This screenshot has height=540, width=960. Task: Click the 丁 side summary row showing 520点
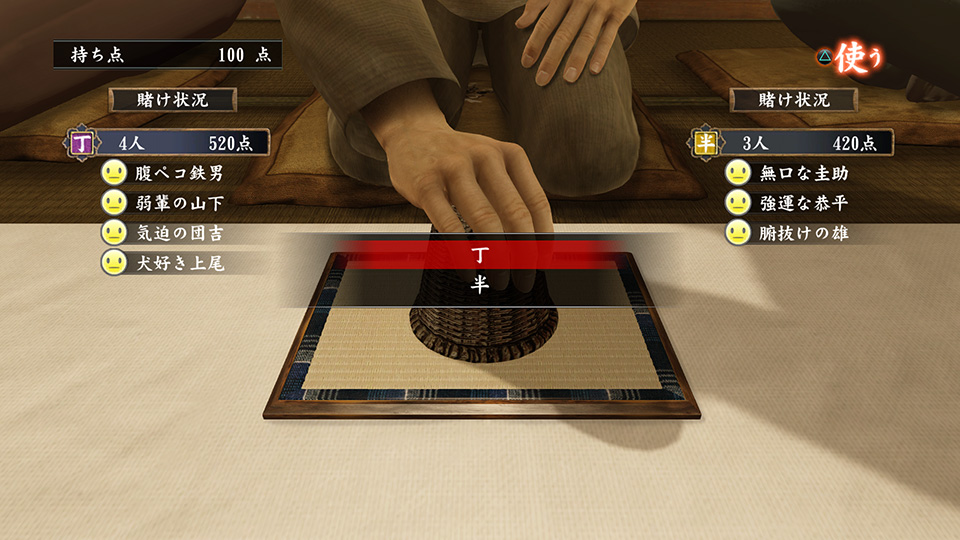click(164, 143)
